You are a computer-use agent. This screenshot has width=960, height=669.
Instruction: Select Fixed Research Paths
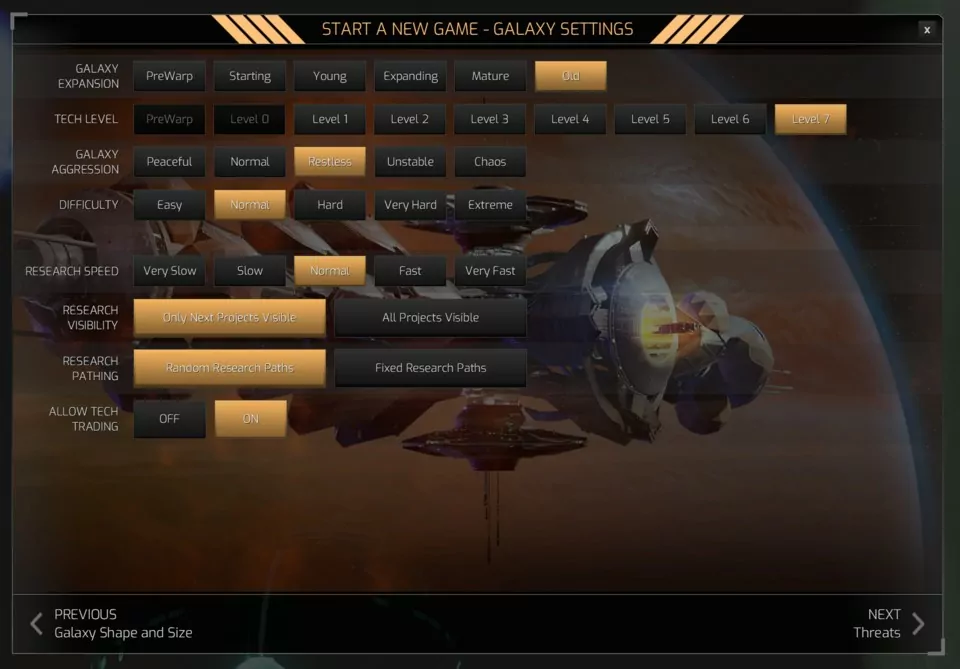(430, 368)
